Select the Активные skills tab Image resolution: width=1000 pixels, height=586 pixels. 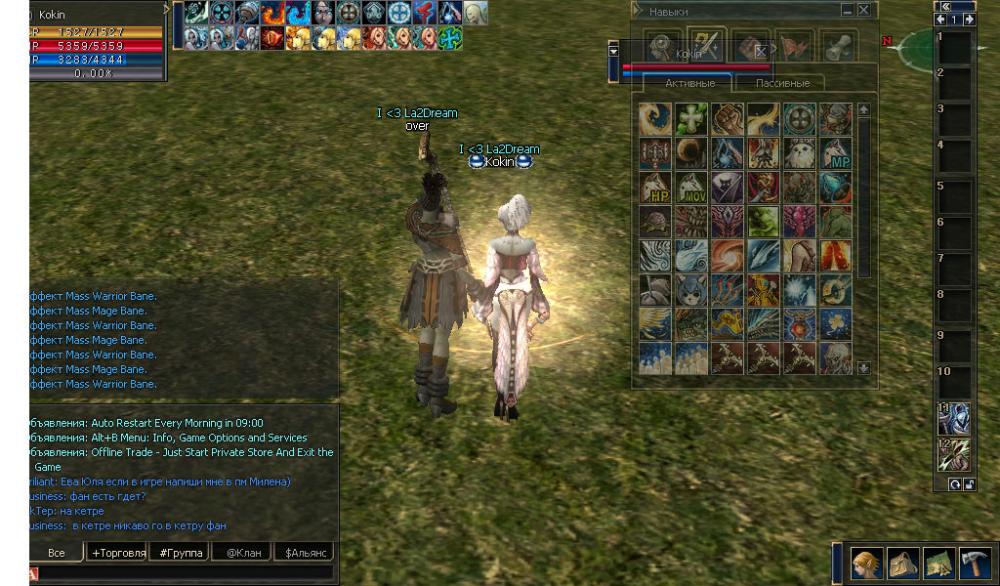690,83
